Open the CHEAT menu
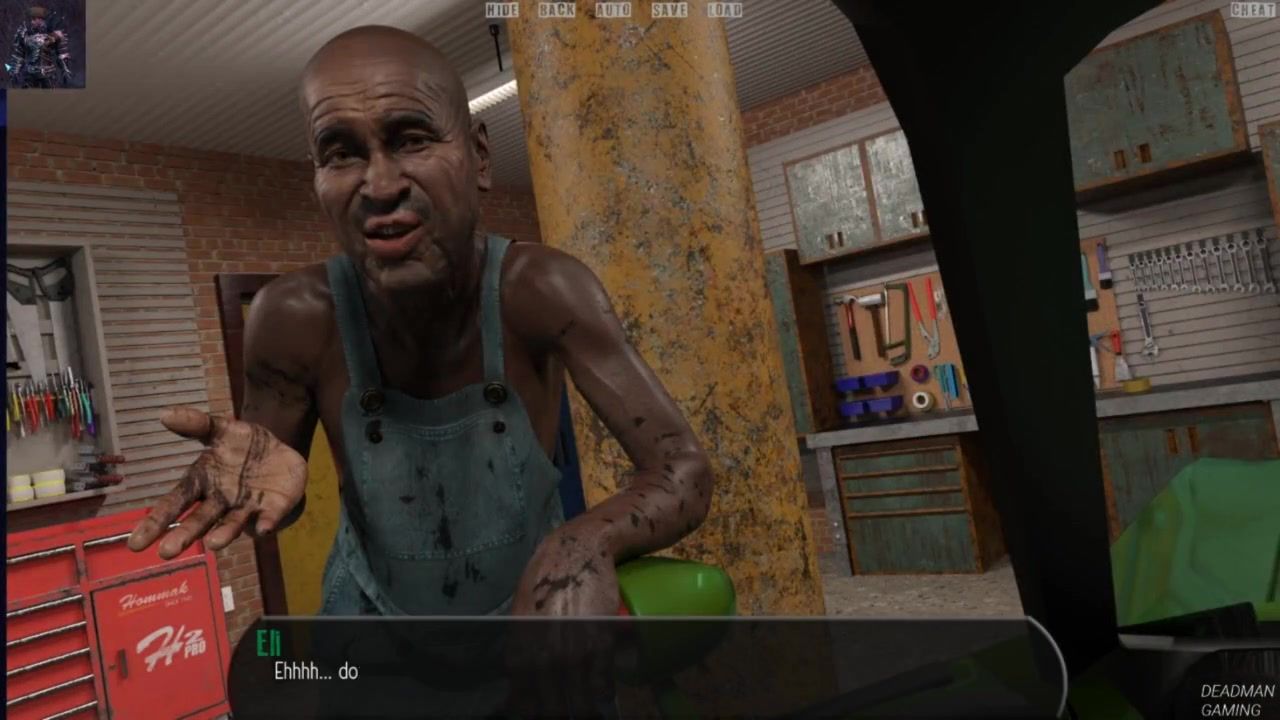The image size is (1280, 720). 1252,10
